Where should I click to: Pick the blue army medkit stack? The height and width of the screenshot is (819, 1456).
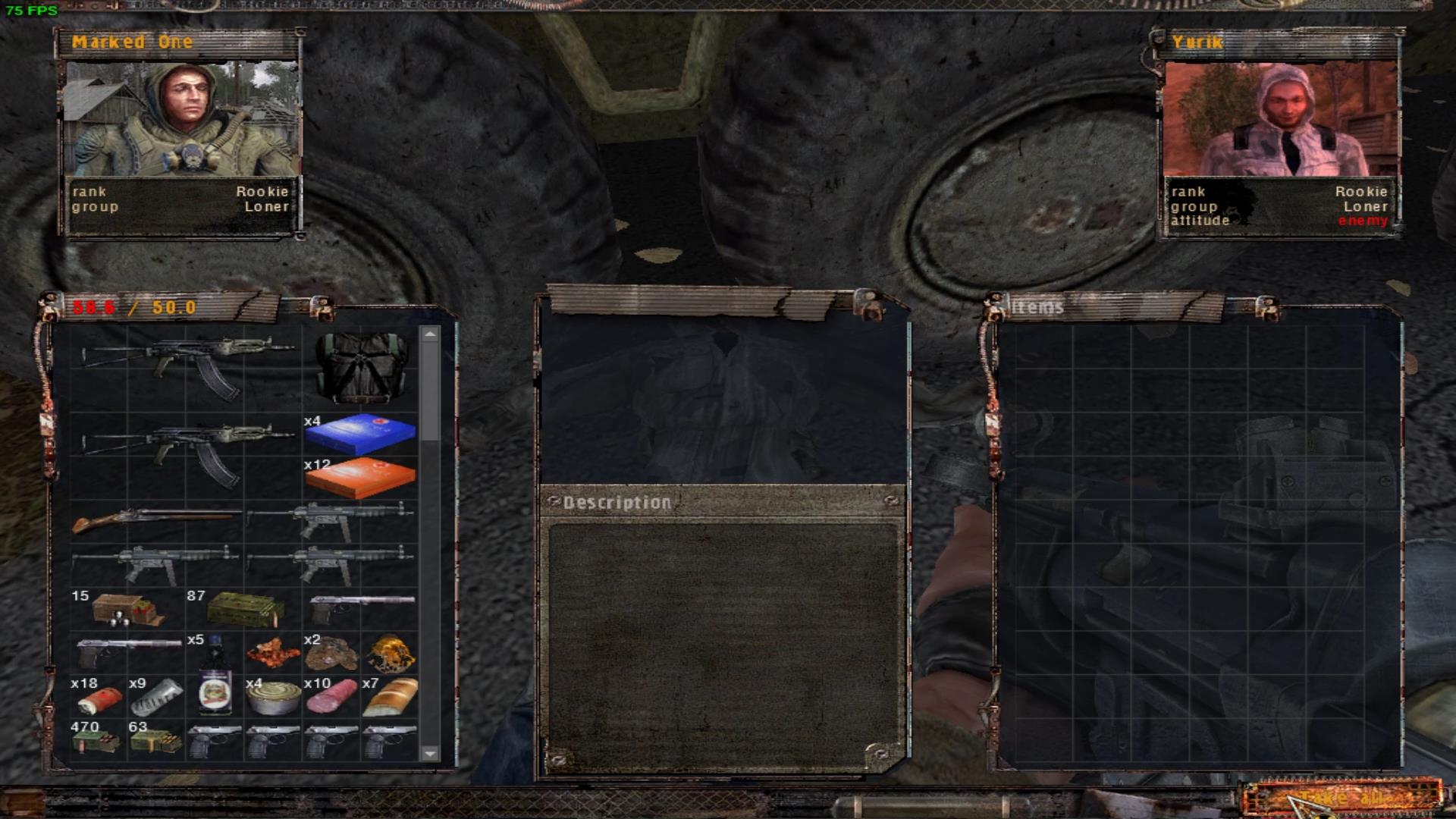(x=360, y=434)
